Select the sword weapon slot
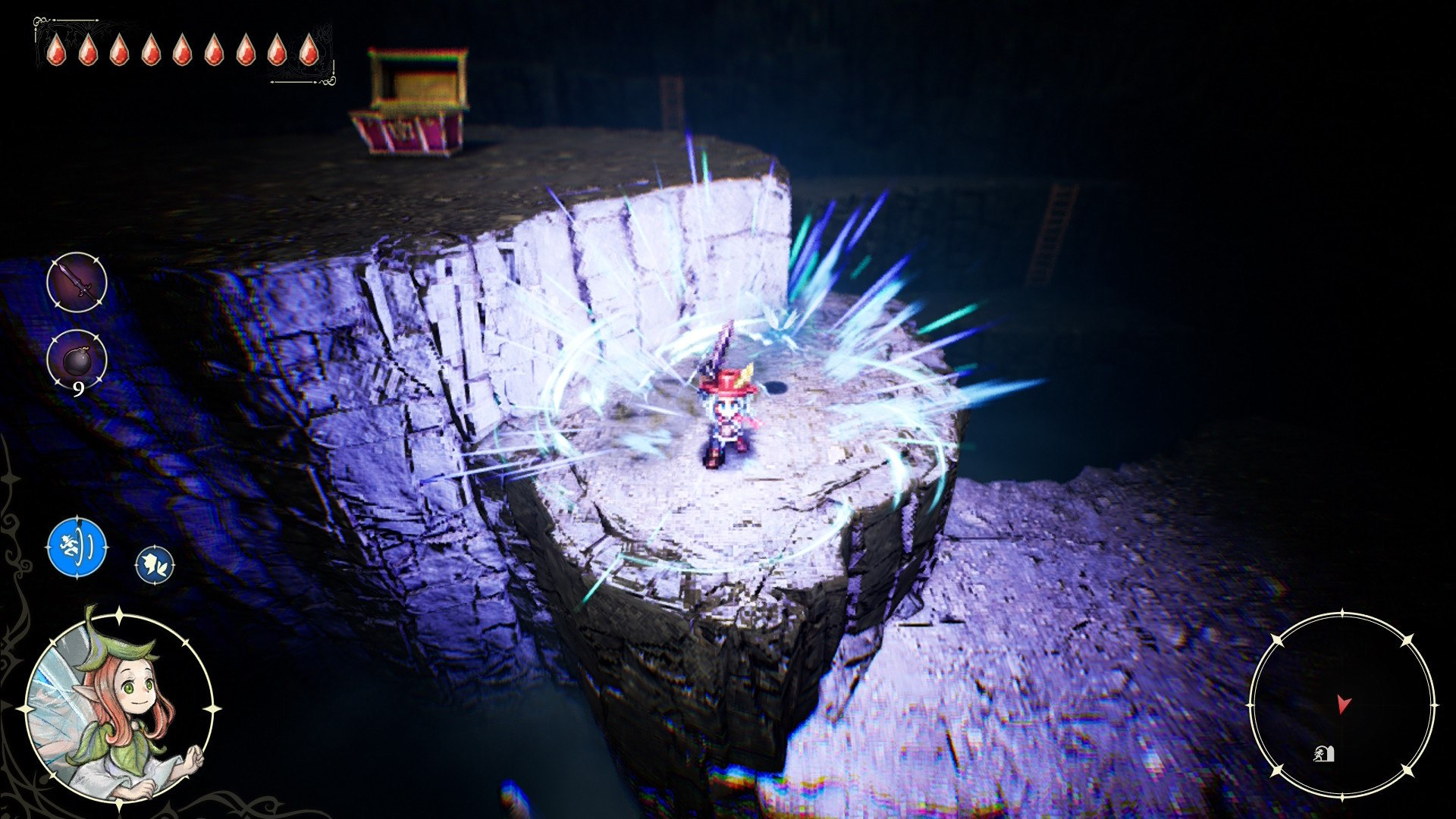Viewport: 1456px width, 819px height. [x=77, y=283]
